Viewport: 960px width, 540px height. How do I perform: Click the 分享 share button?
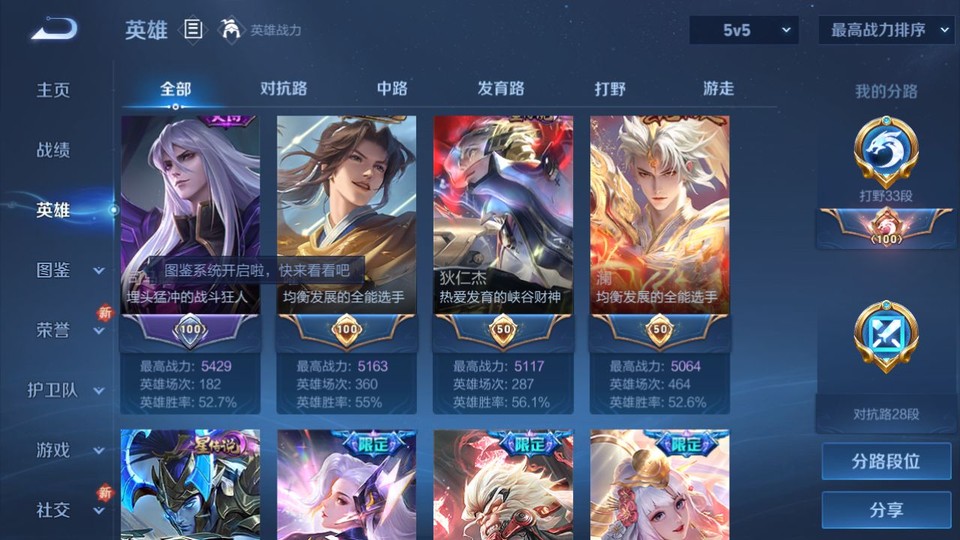point(886,510)
